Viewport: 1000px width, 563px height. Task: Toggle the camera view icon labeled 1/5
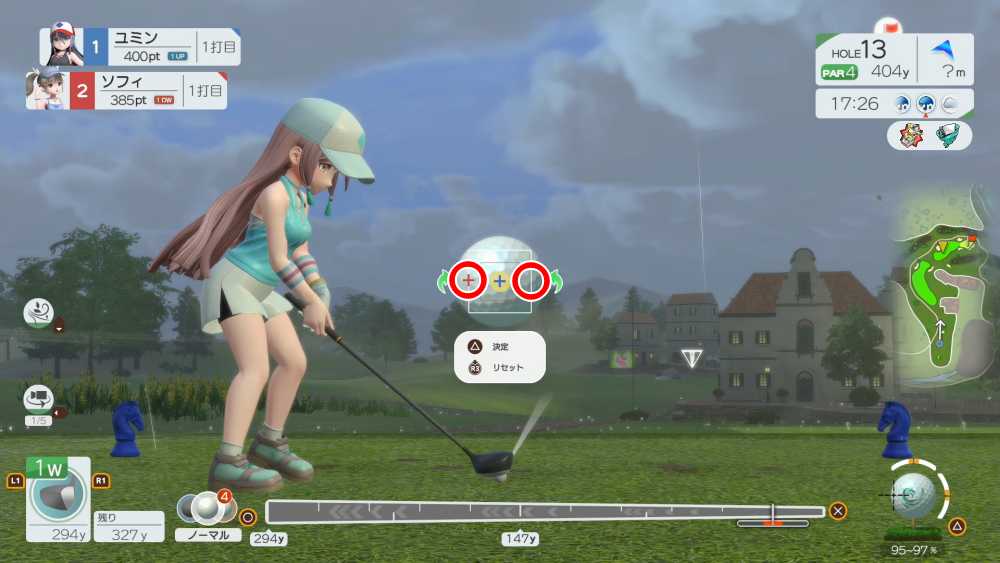[39, 399]
